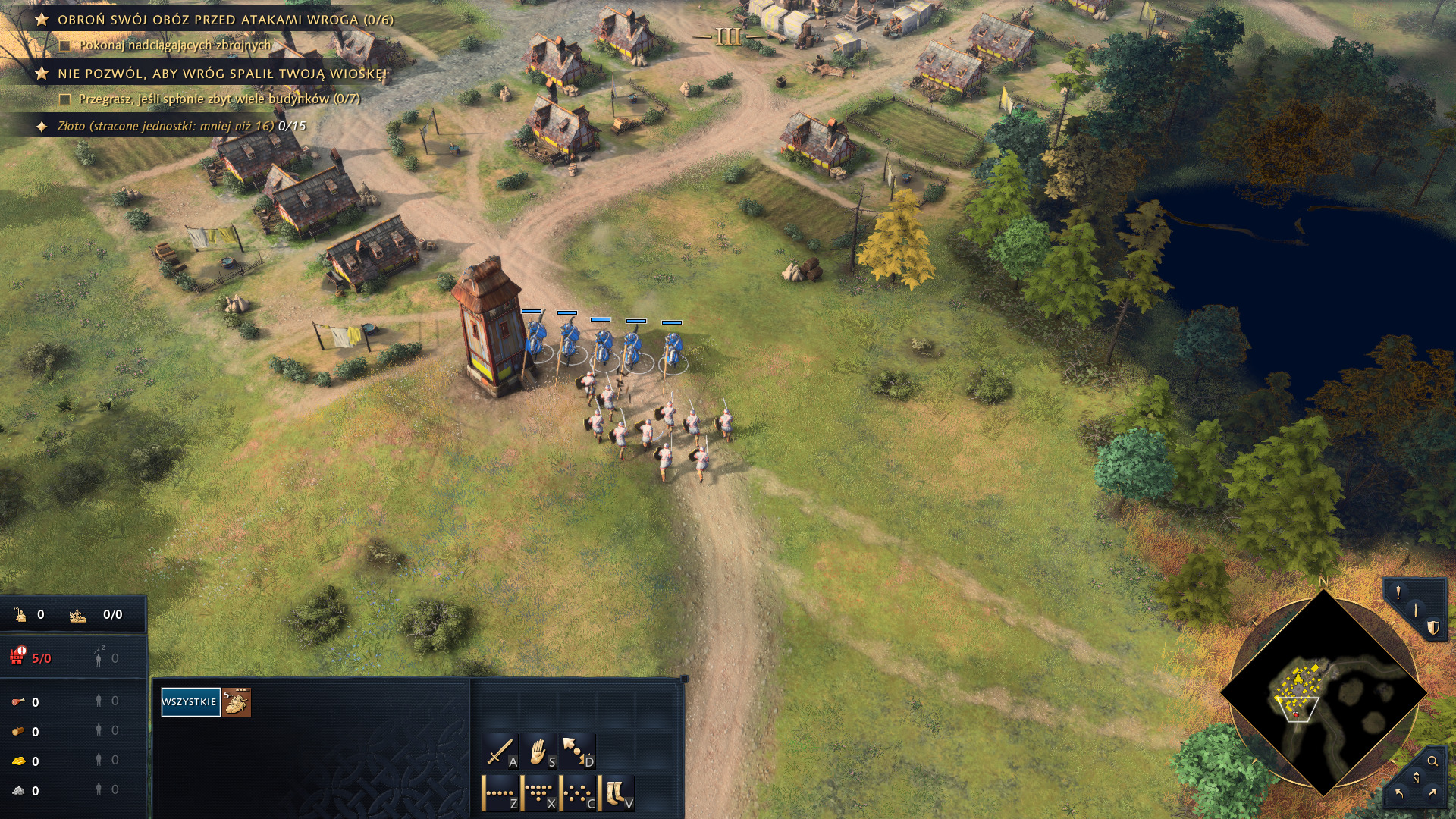Activate the sword attack-move command
Screen dimensions: 1456x819
pyautogui.click(x=500, y=752)
